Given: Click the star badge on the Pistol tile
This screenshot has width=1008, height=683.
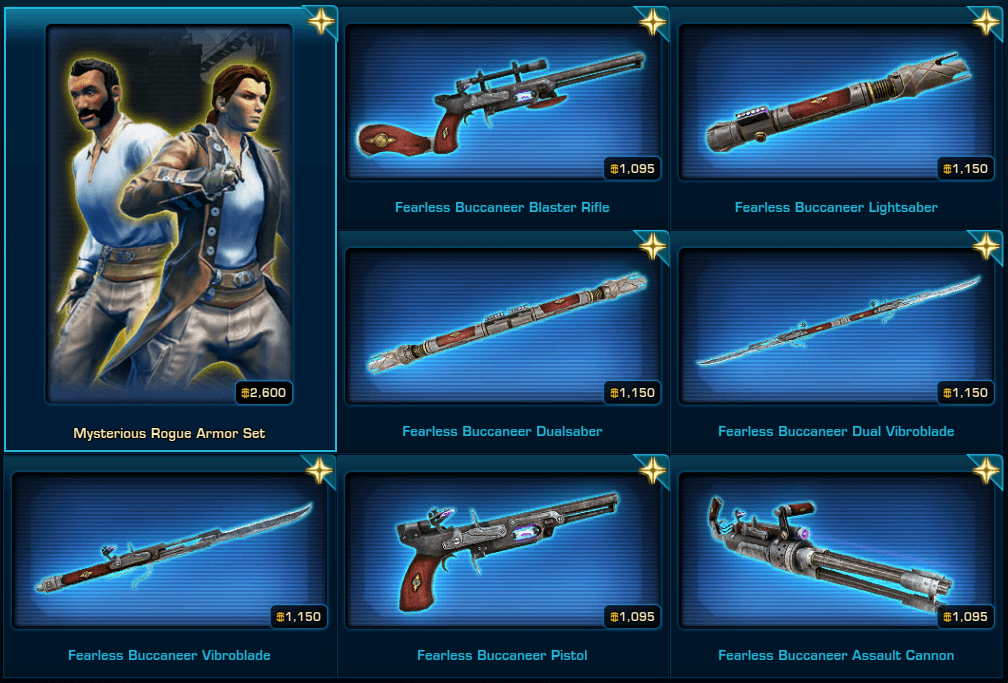Looking at the screenshot, I should coord(652,469).
